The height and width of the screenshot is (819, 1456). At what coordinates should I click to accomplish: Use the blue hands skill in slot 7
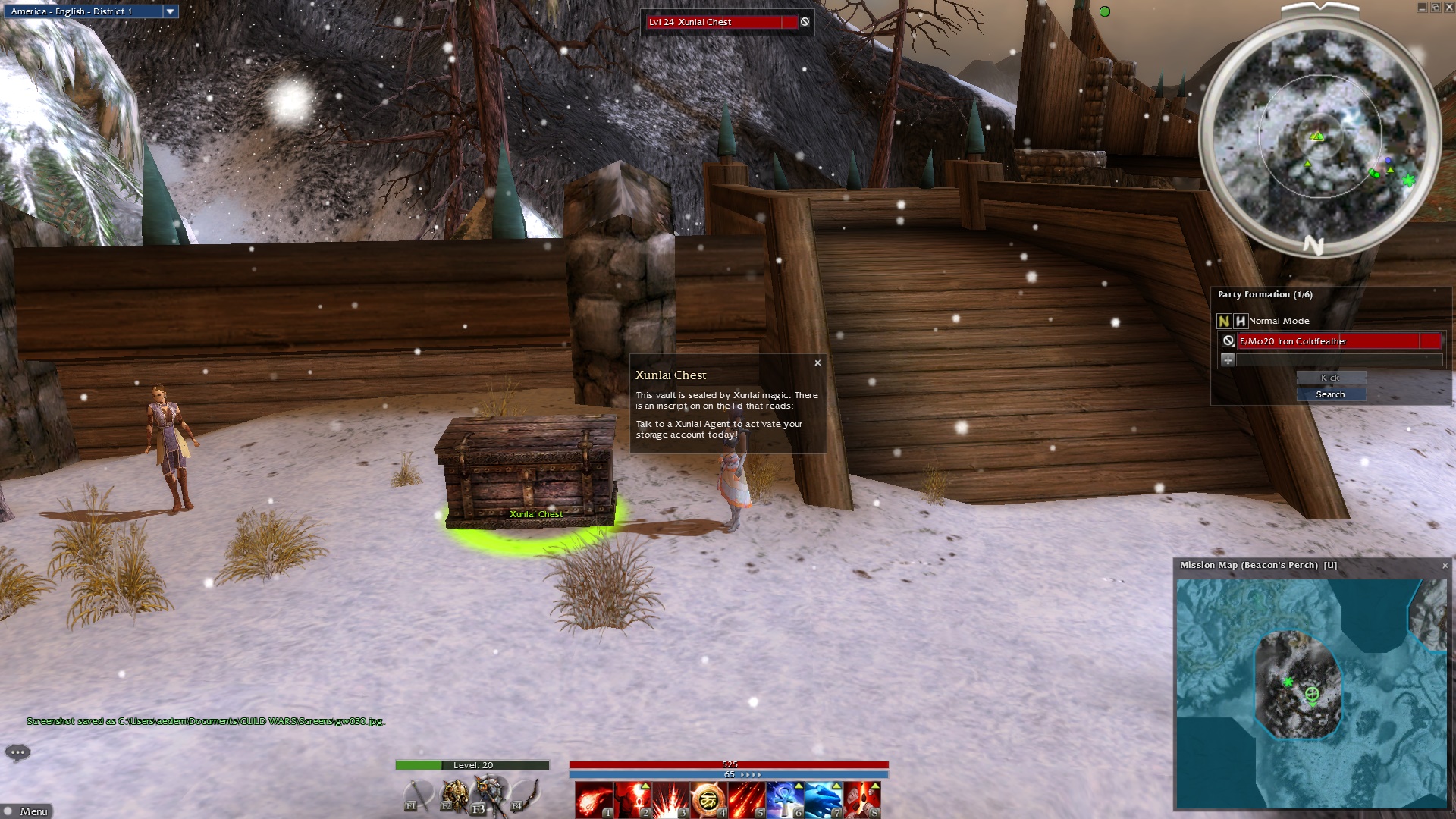pos(823,799)
